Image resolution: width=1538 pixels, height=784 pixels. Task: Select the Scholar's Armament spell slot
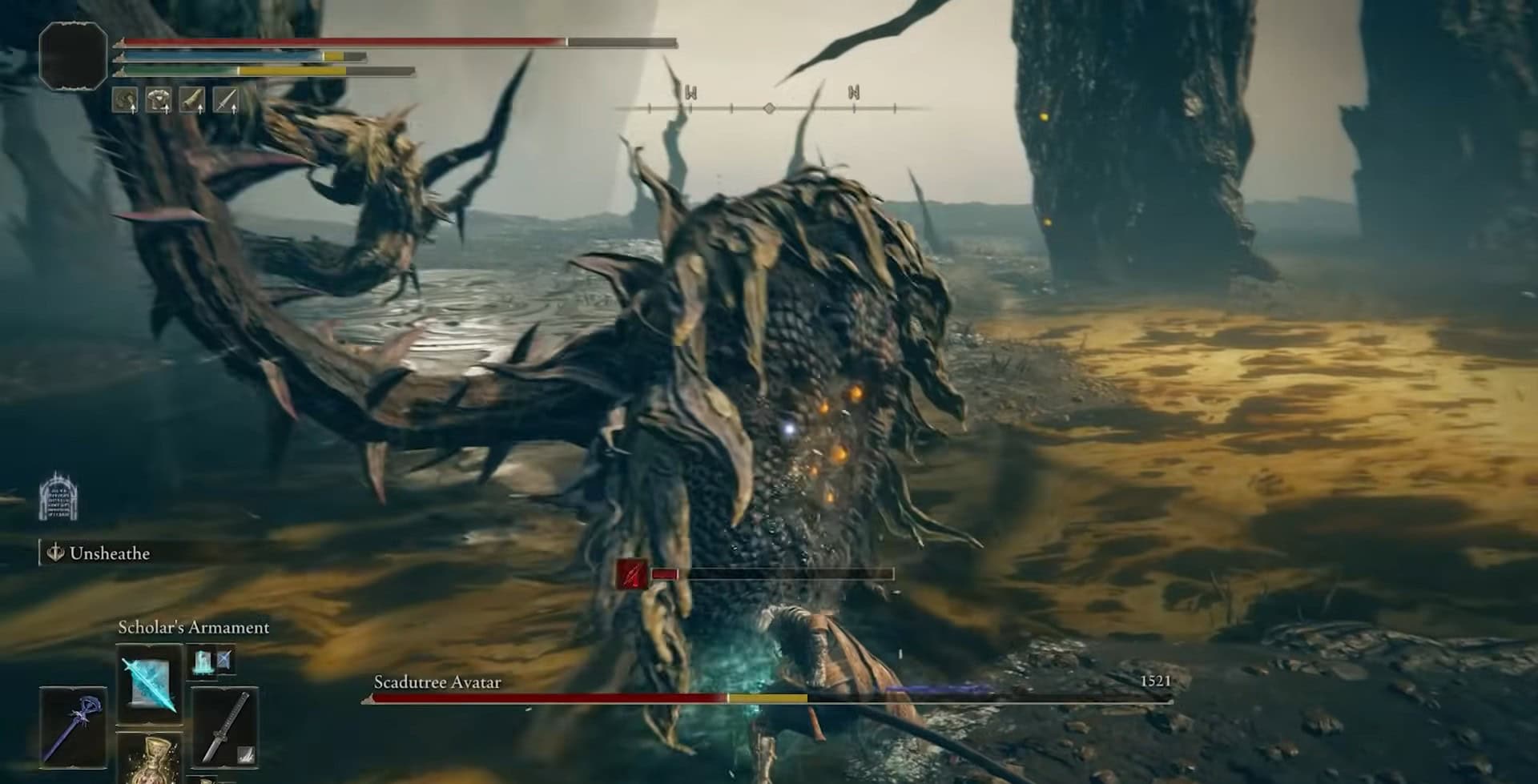coord(150,685)
